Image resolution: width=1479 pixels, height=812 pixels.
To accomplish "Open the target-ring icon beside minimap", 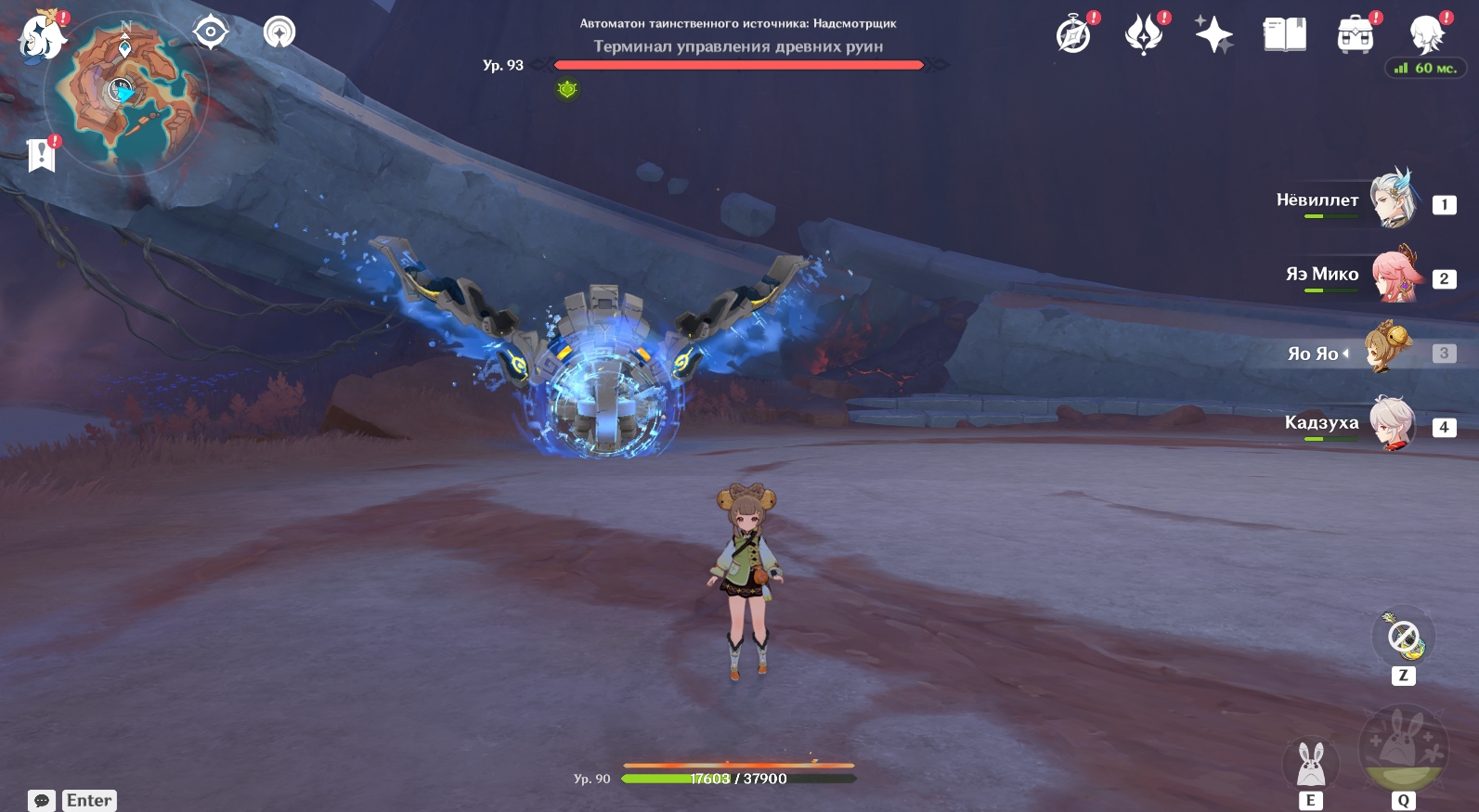I will click(211, 32).
